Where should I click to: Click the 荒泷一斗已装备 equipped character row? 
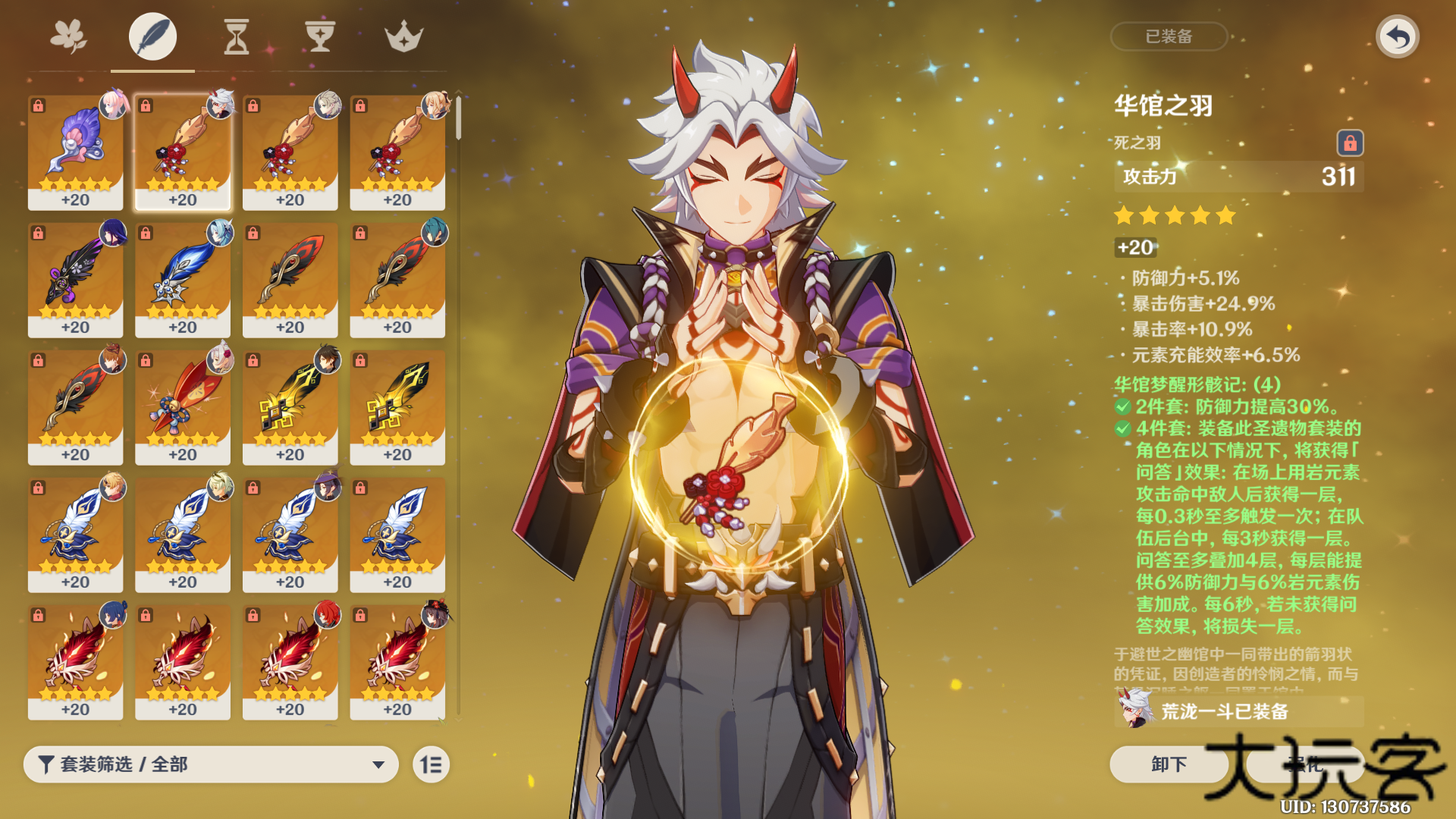1238,711
